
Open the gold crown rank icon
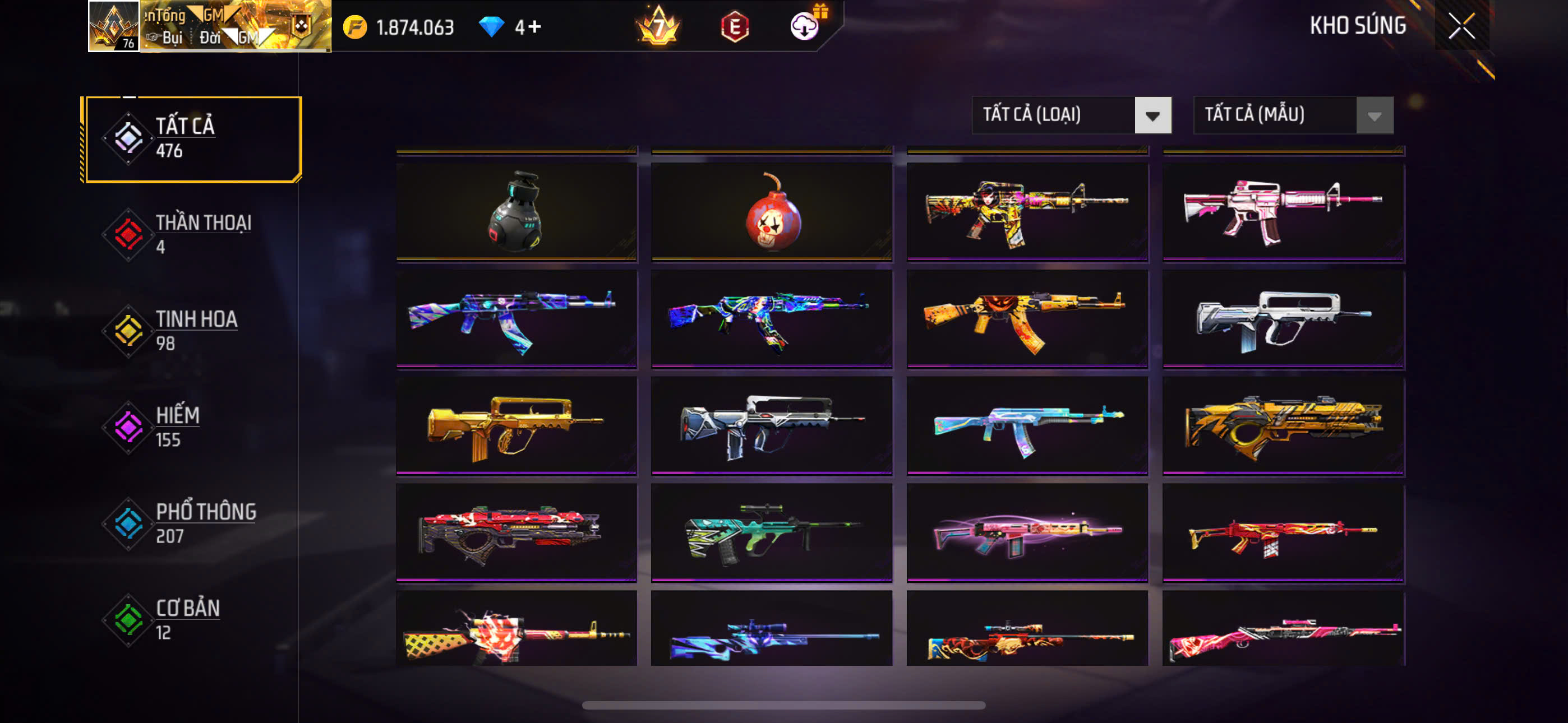[x=658, y=27]
